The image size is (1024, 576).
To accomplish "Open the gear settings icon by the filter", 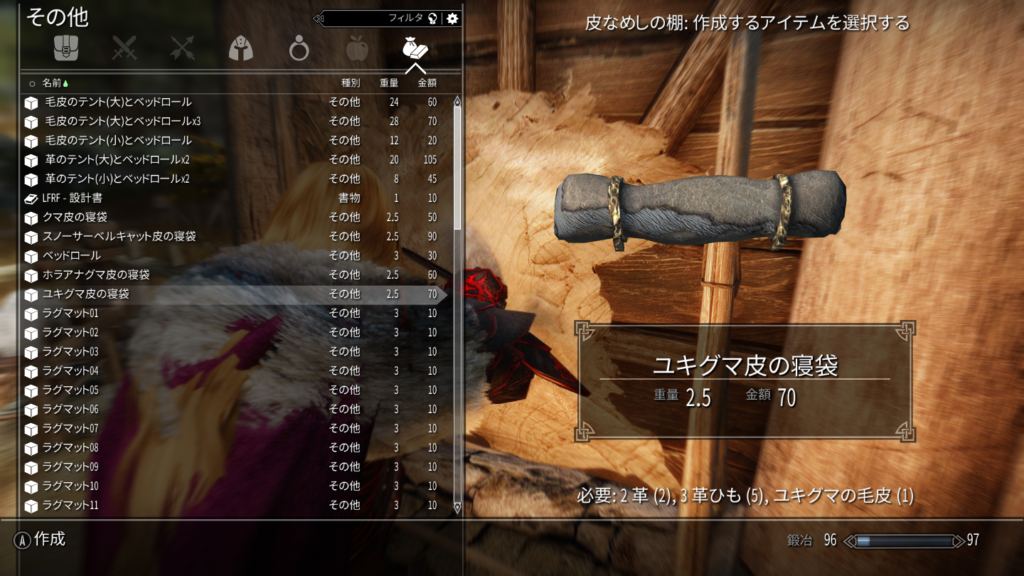I will point(452,18).
